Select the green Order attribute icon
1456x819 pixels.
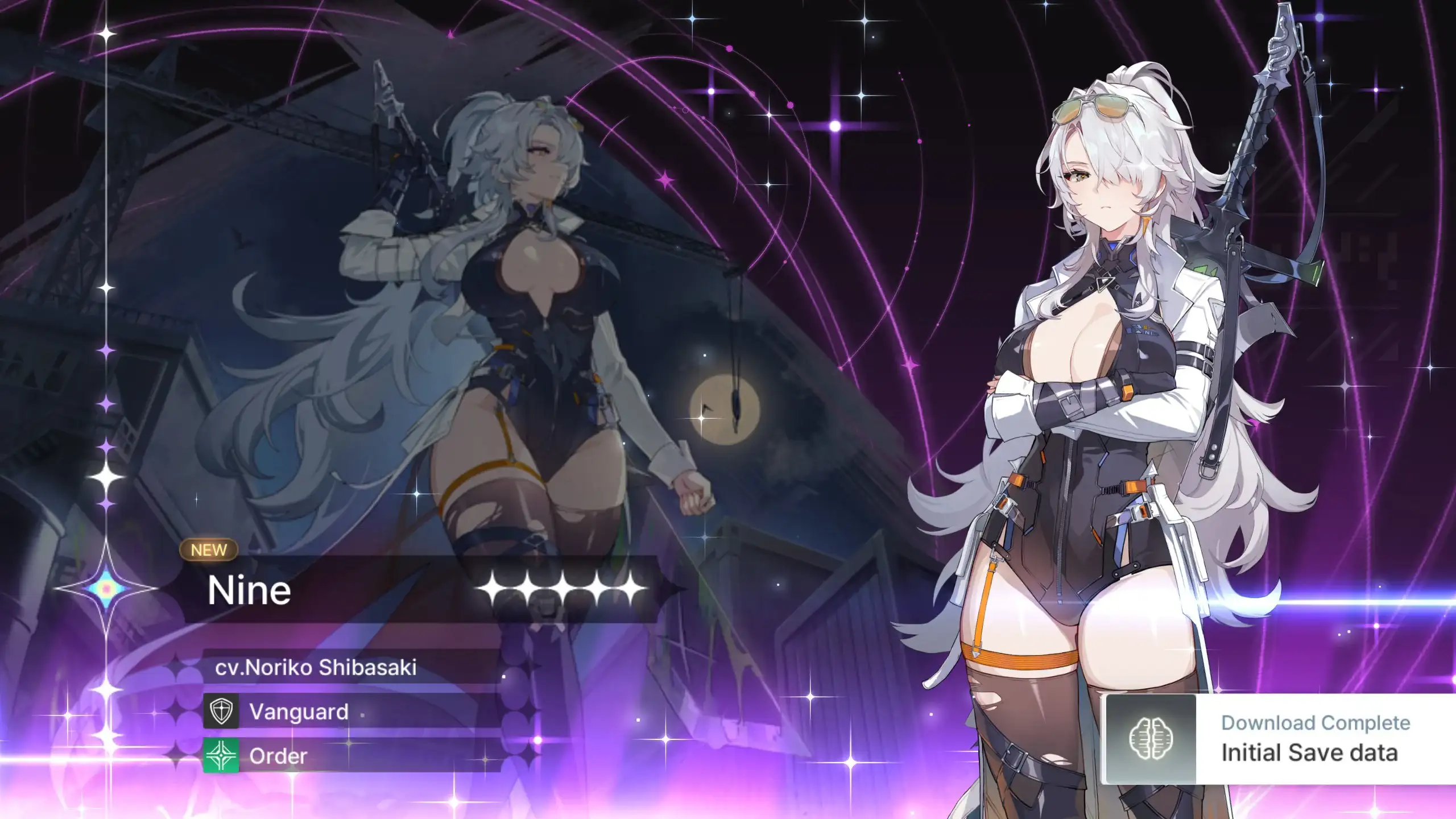tap(221, 755)
